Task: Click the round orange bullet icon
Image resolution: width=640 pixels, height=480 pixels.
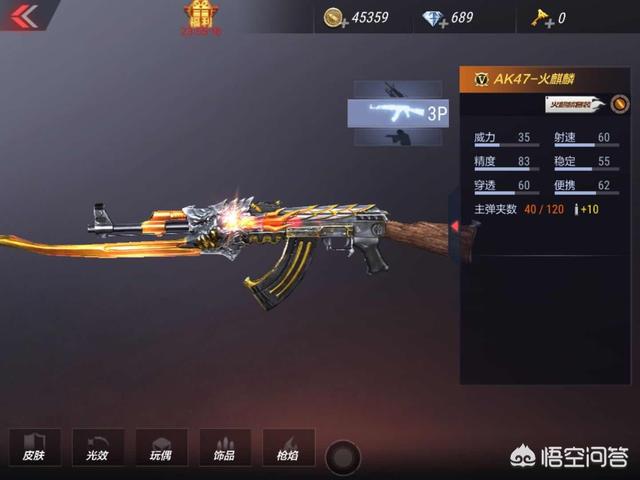Action: [620, 104]
